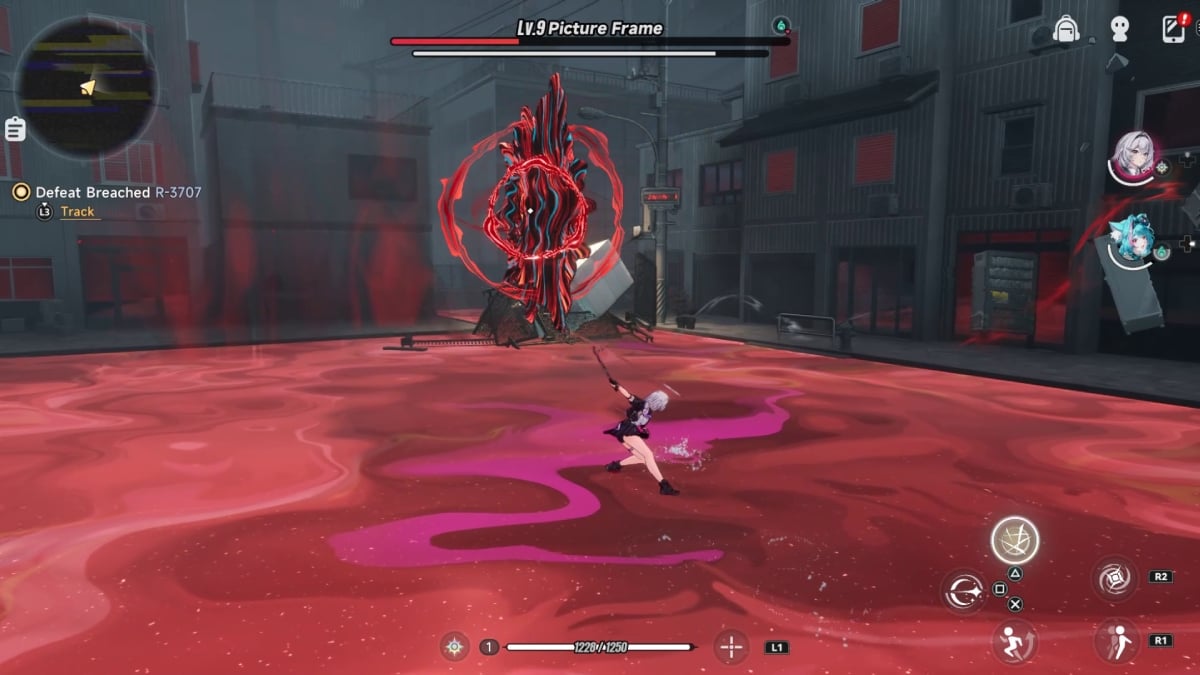Activate the dodge afterimage button

pos(1116,641)
